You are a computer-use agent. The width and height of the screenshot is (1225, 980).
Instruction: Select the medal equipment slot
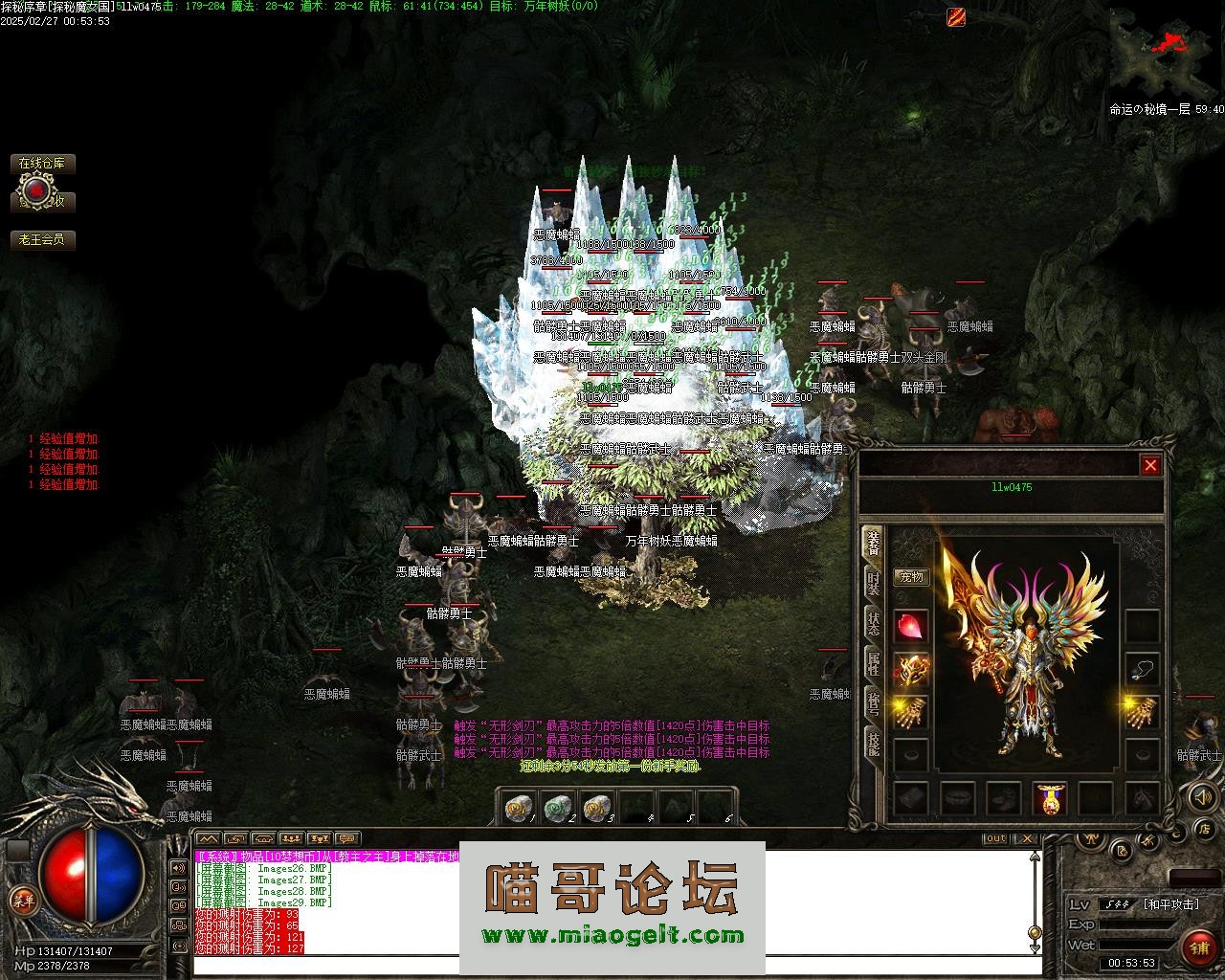point(1050,798)
